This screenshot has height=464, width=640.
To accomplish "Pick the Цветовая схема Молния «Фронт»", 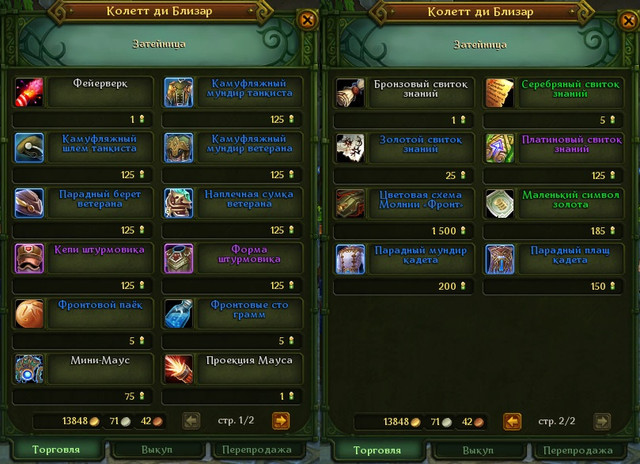I will (x=351, y=203).
